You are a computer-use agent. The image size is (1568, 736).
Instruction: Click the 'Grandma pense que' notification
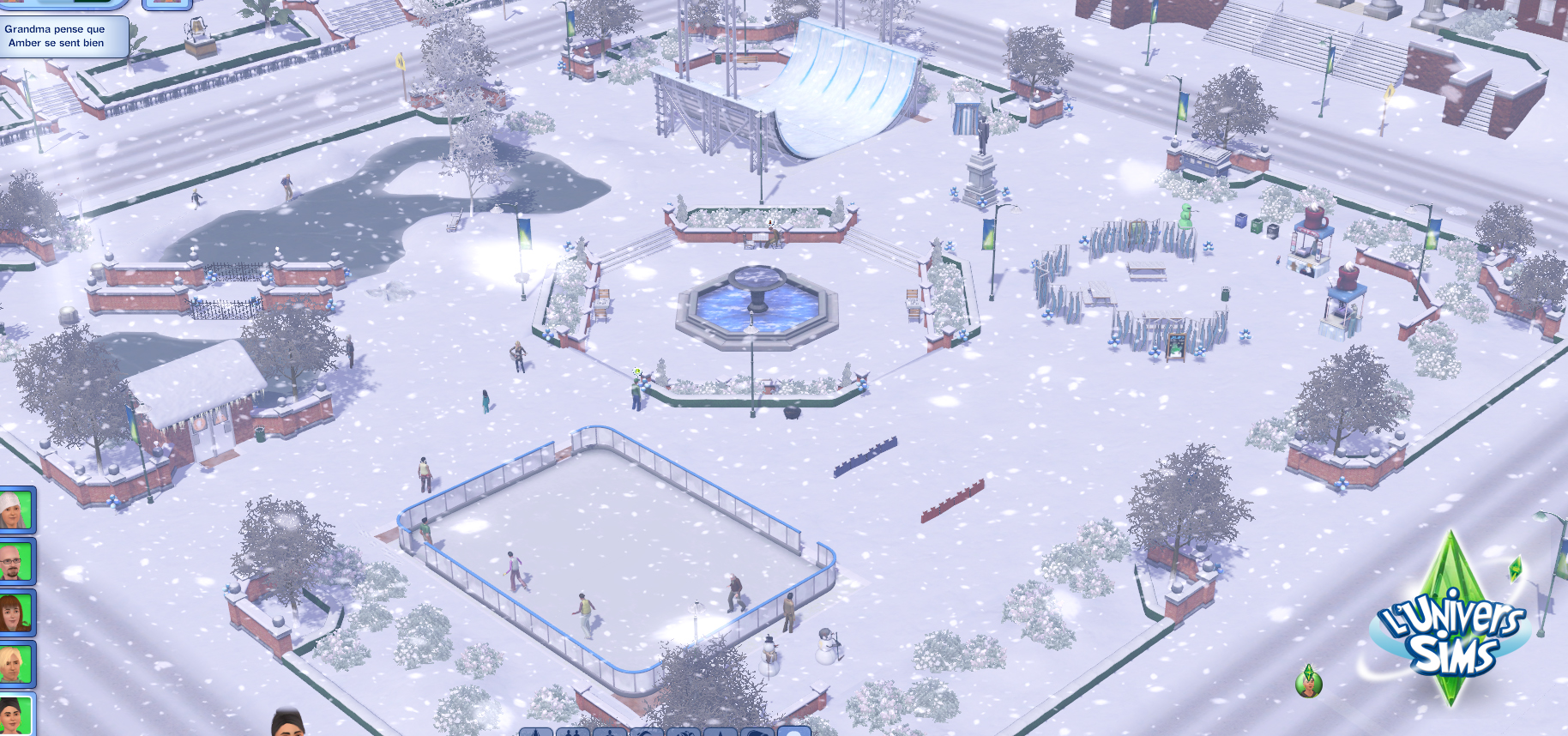click(60, 36)
